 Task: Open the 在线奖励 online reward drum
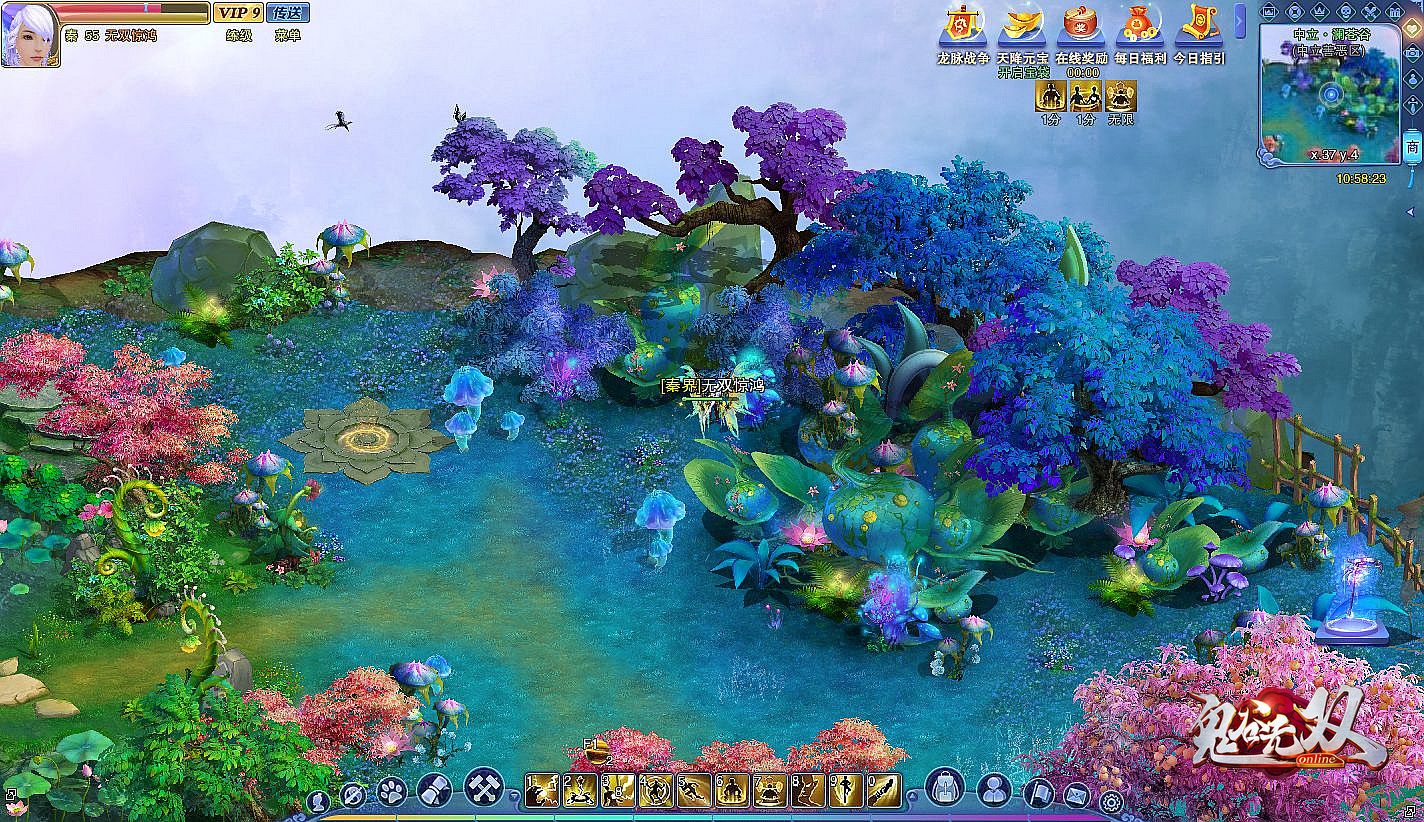(x=1081, y=25)
